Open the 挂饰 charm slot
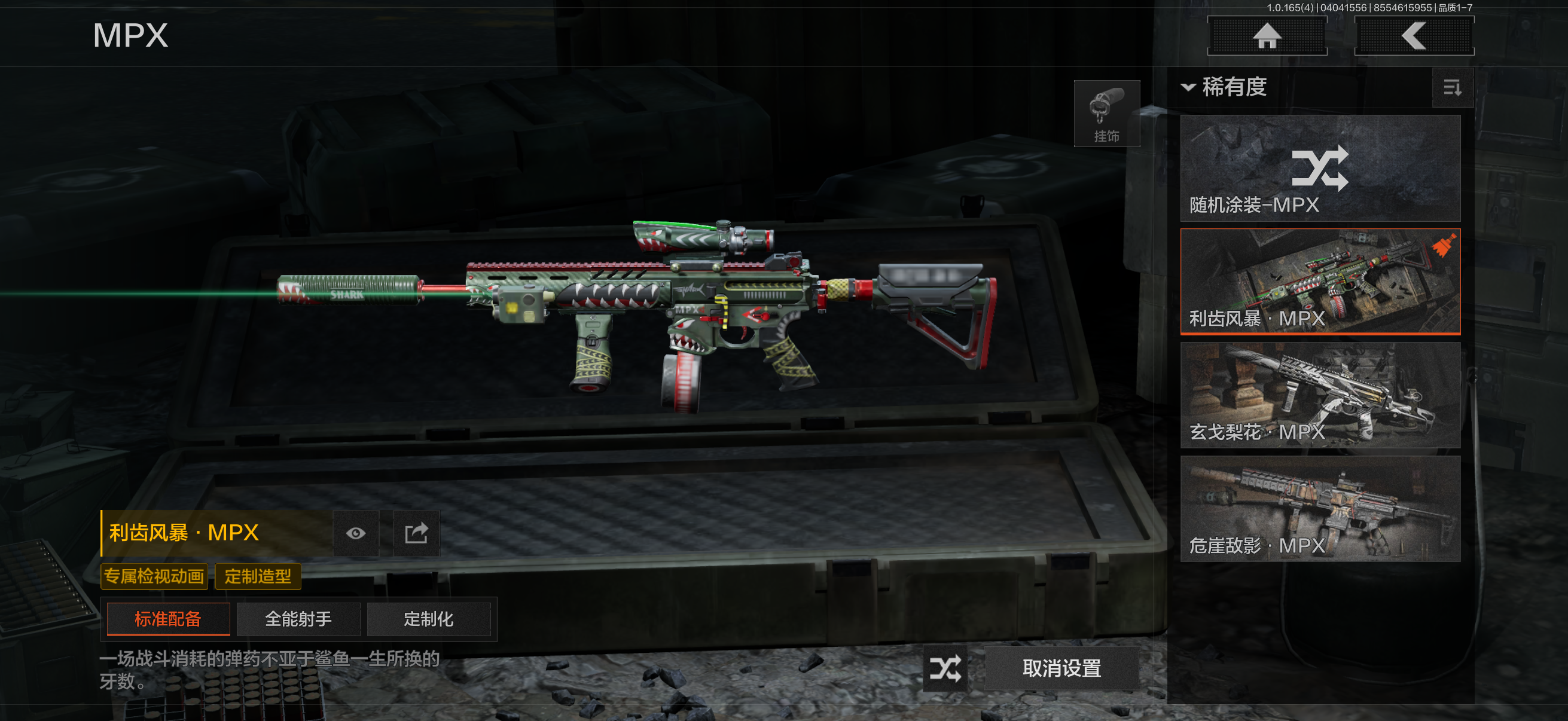1568x721 pixels. point(1106,114)
